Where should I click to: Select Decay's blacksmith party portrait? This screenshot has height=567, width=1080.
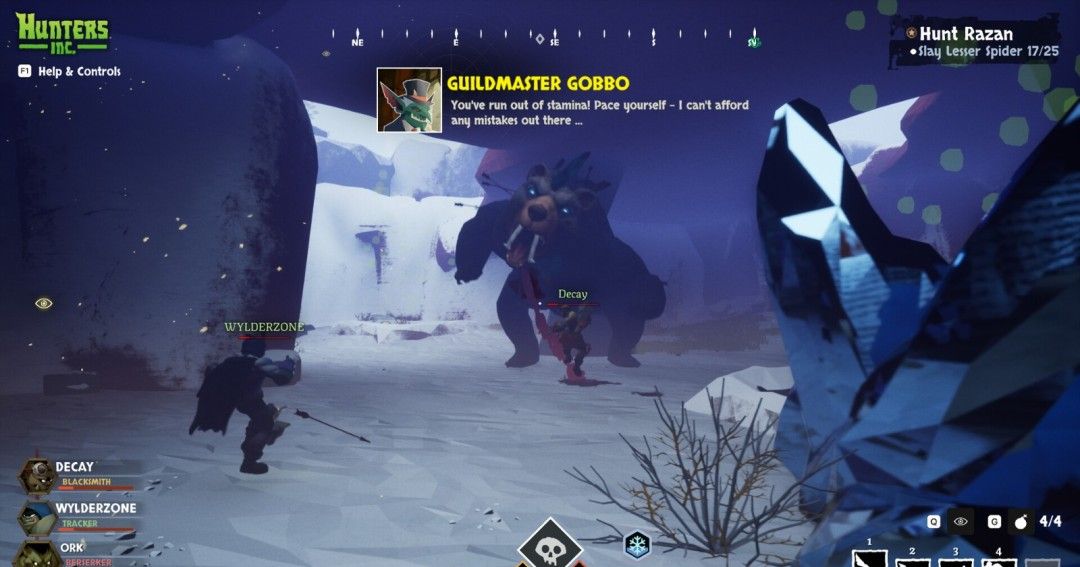(x=37, y=475)
